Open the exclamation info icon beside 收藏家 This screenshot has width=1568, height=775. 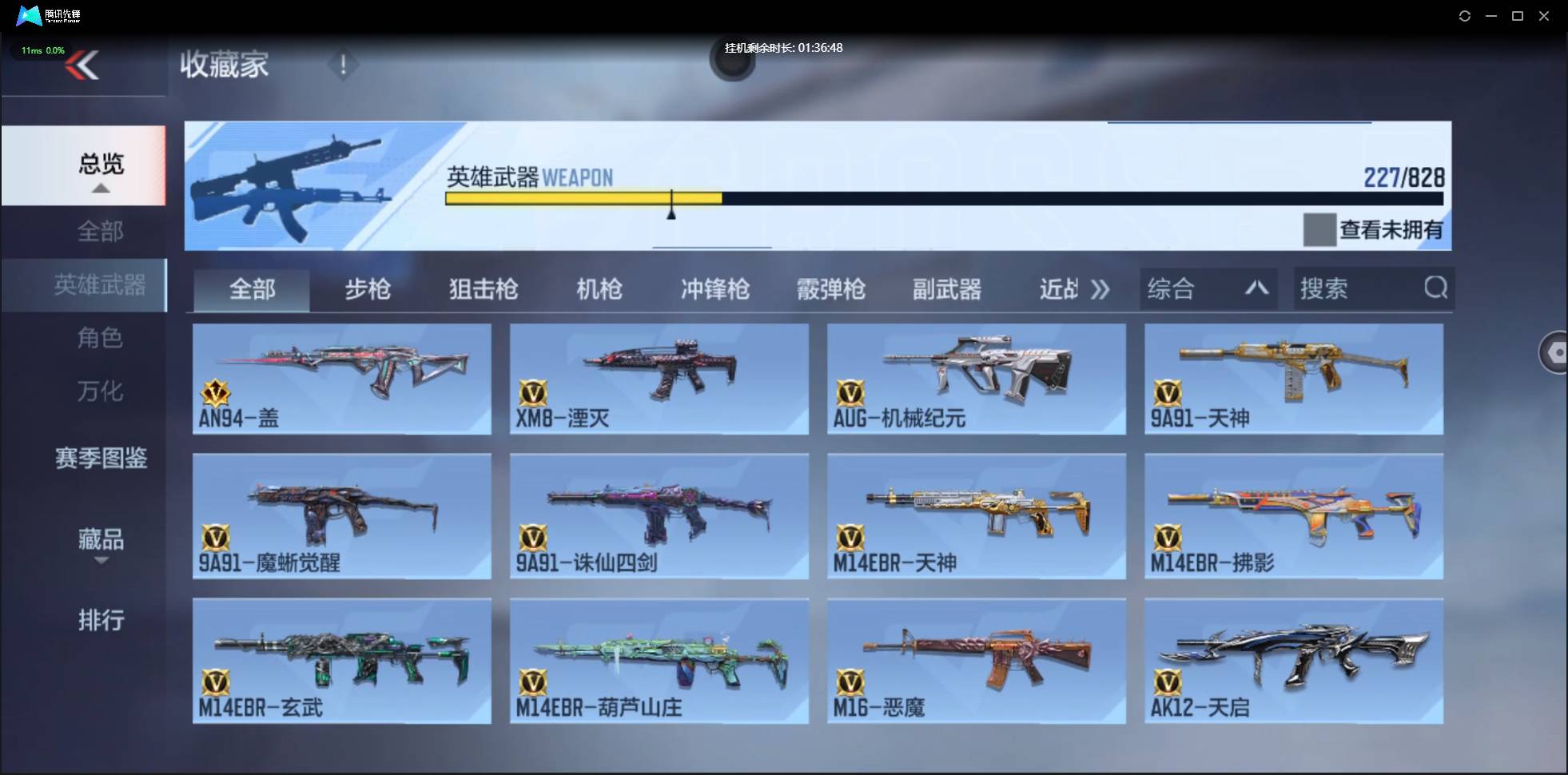pos(344,64)
